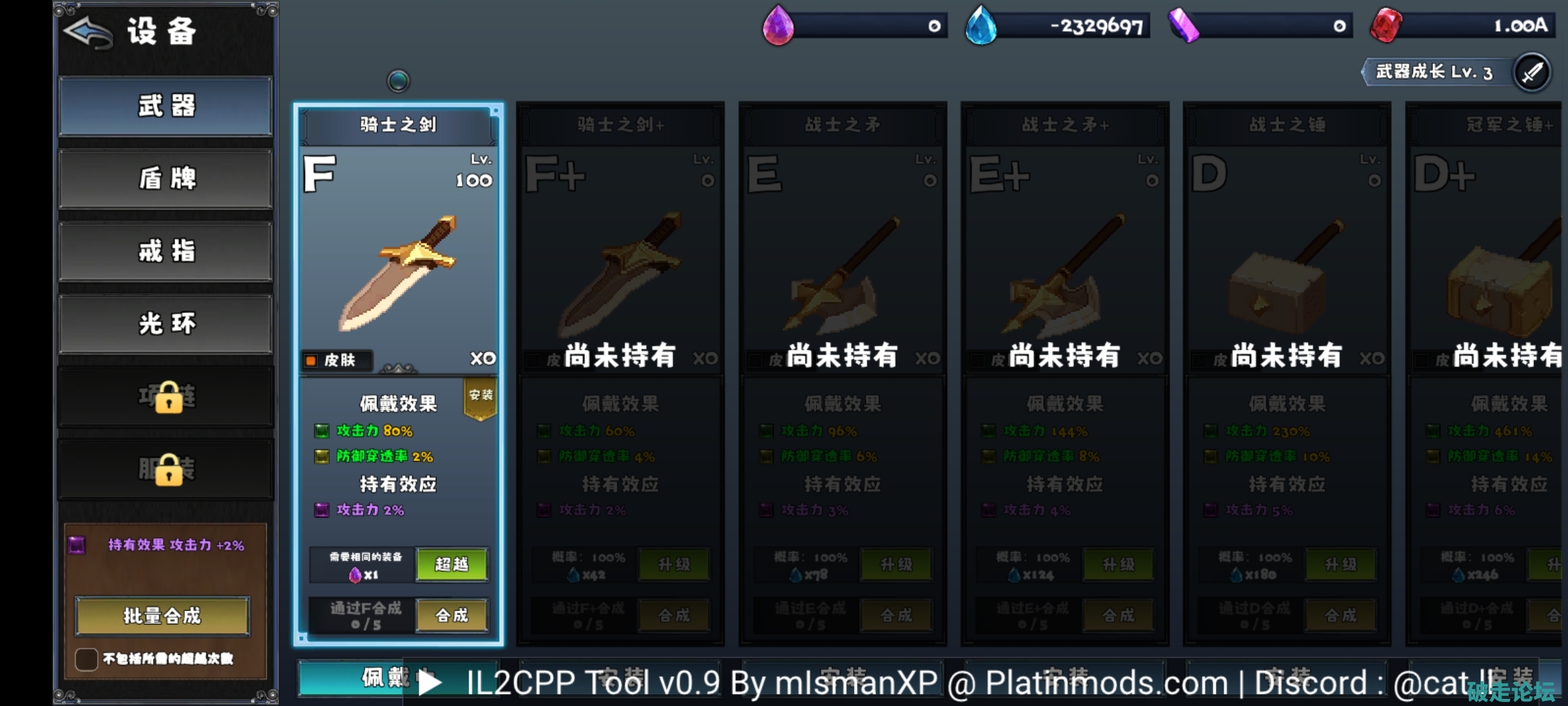This screenshot has height=706, width=1568.
Task: Switch to the 武器 weapons tab
Action: point(165,106)
